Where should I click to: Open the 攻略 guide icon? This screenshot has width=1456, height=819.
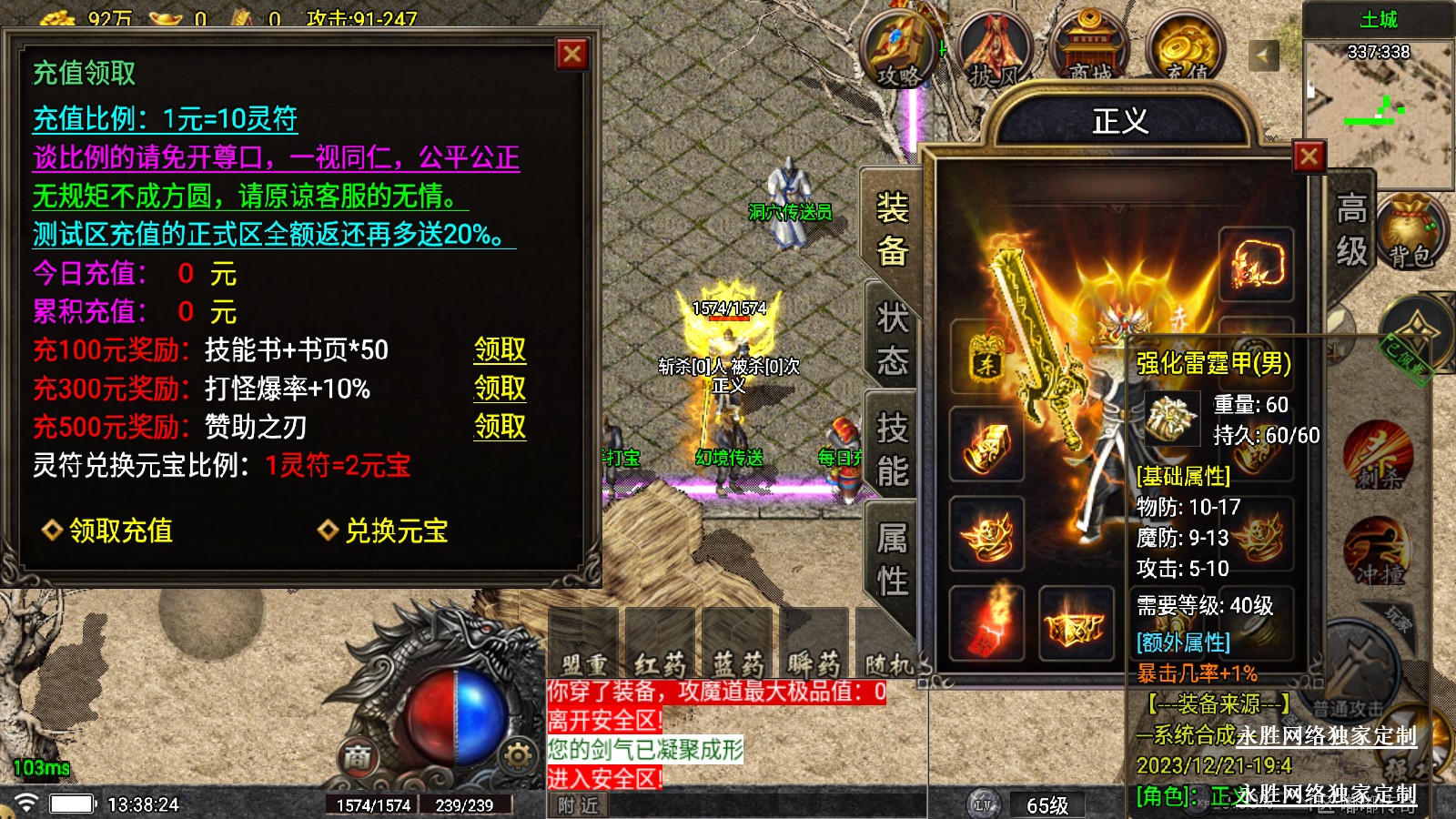(899, 53)
